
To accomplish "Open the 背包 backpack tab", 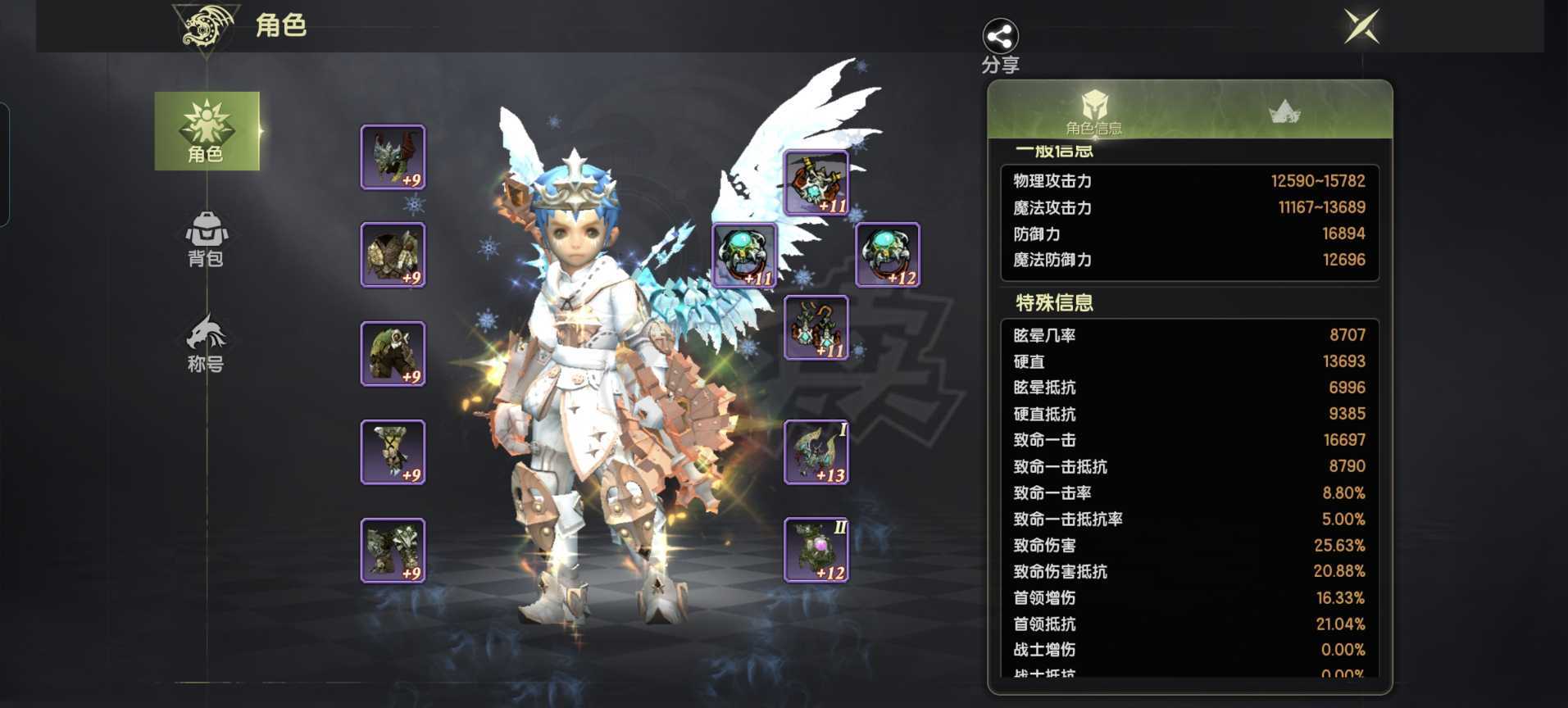I will tap(206, 238).
